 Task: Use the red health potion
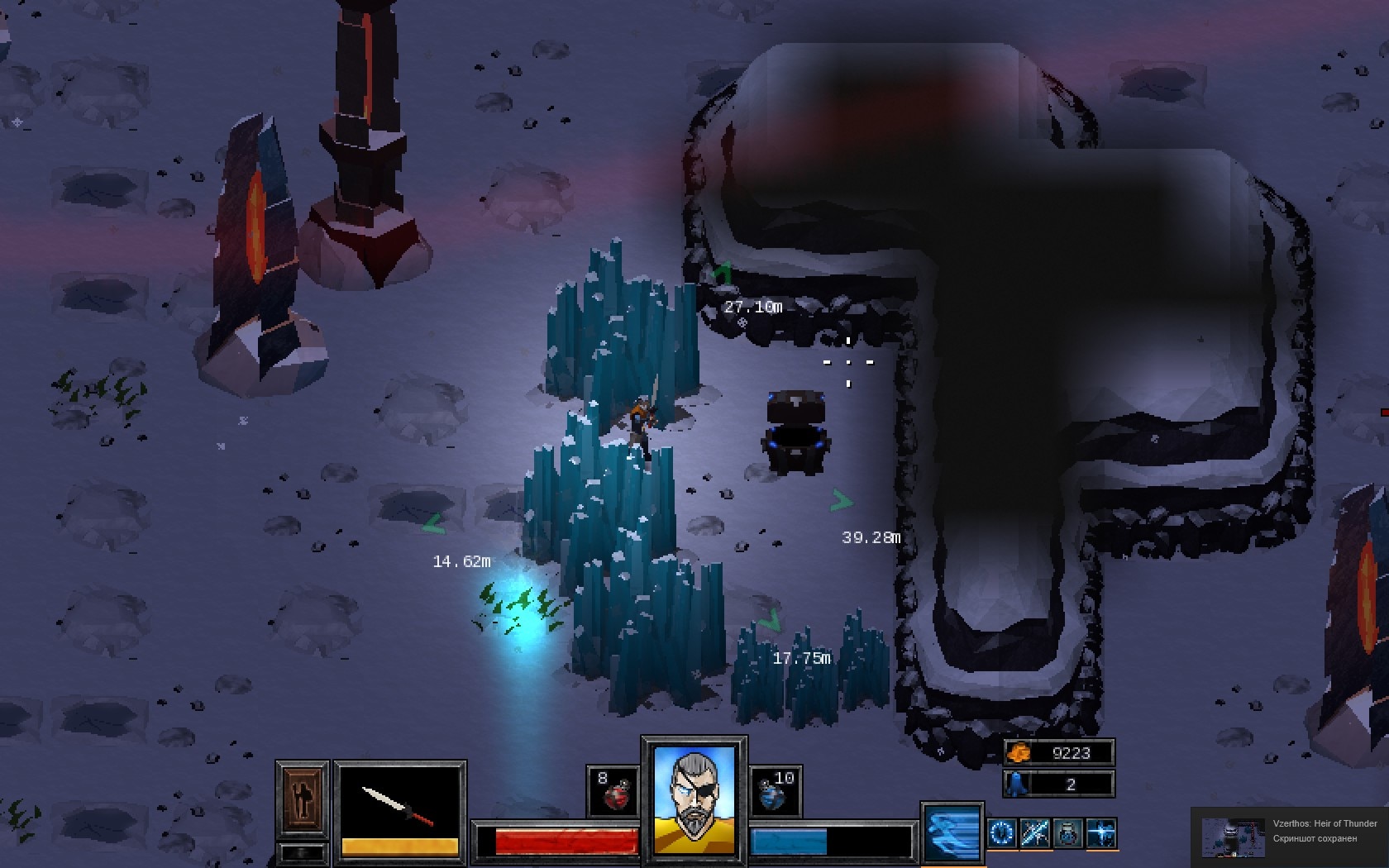coord(613,791)
